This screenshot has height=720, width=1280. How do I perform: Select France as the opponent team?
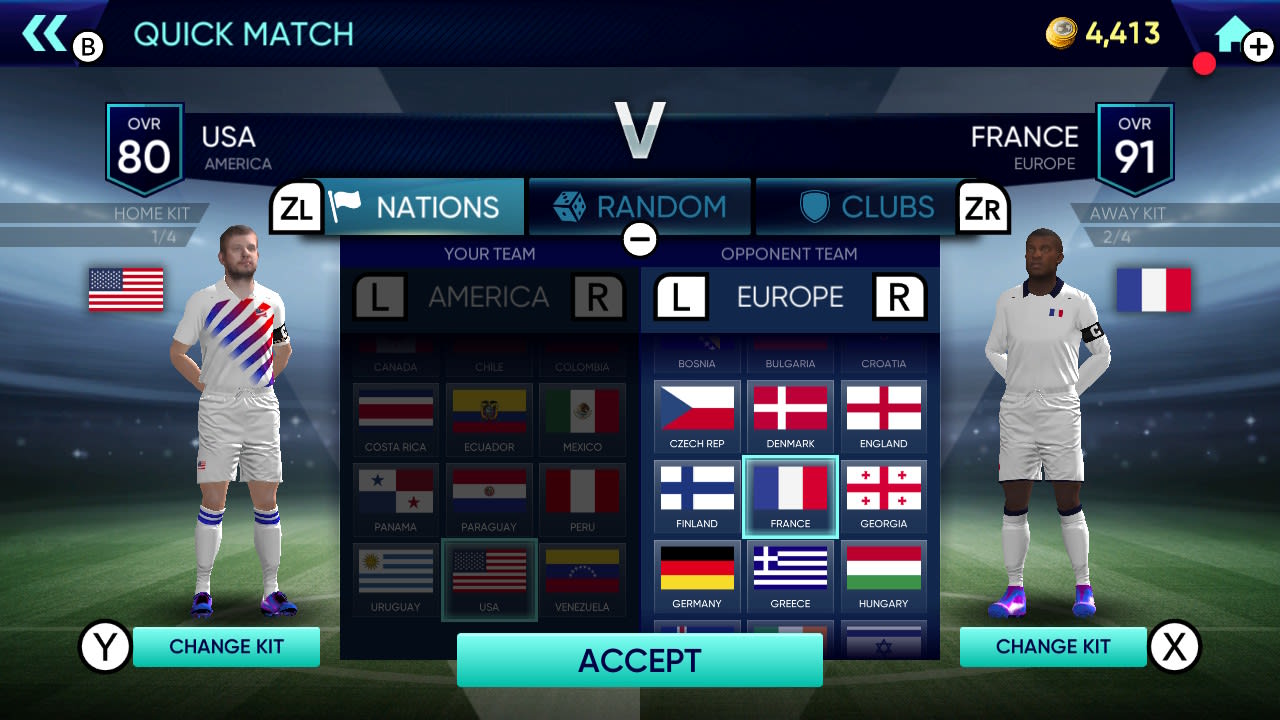tap(790, 497)
